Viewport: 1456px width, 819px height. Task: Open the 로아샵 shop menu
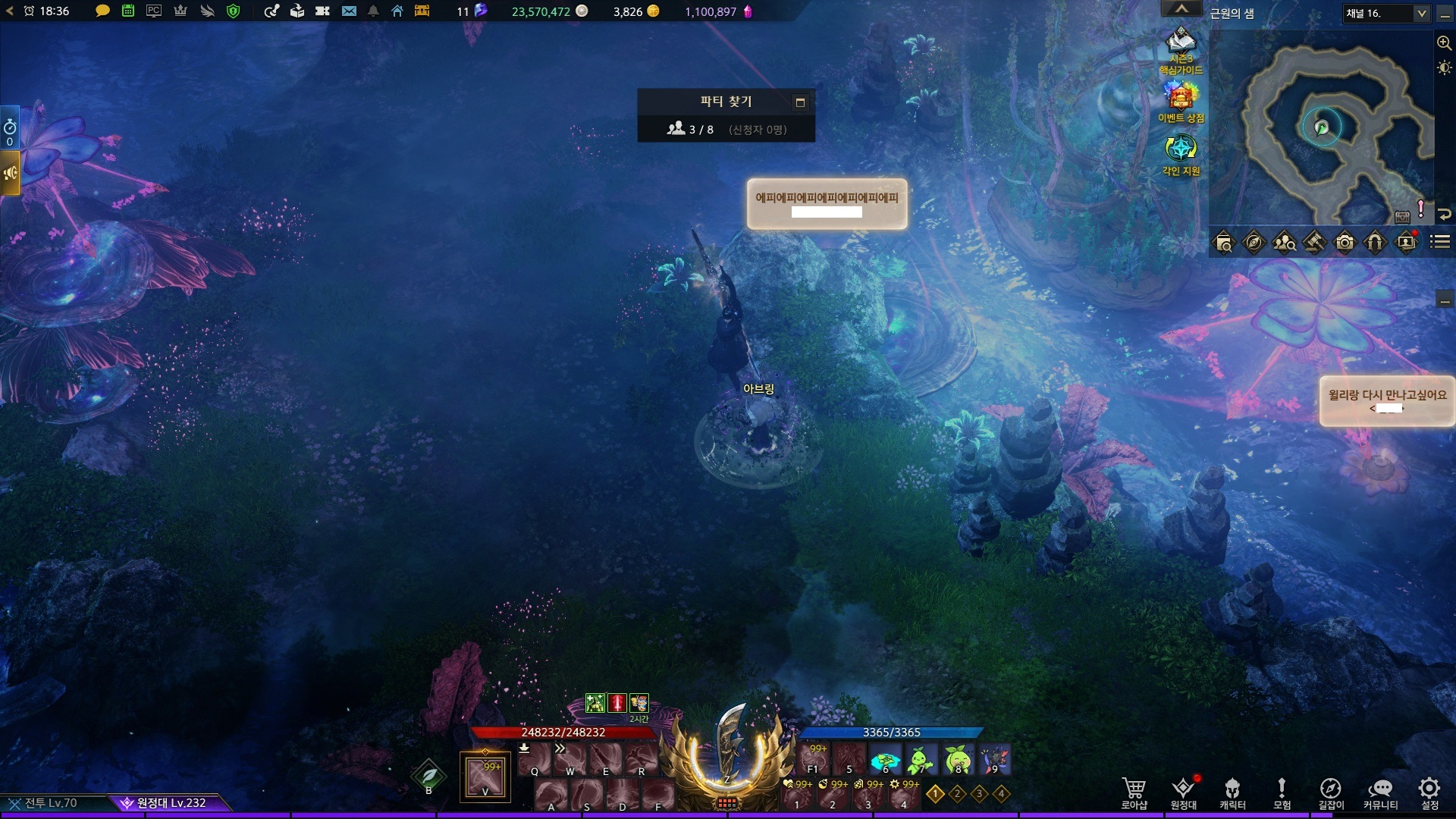pos(1134,792)
